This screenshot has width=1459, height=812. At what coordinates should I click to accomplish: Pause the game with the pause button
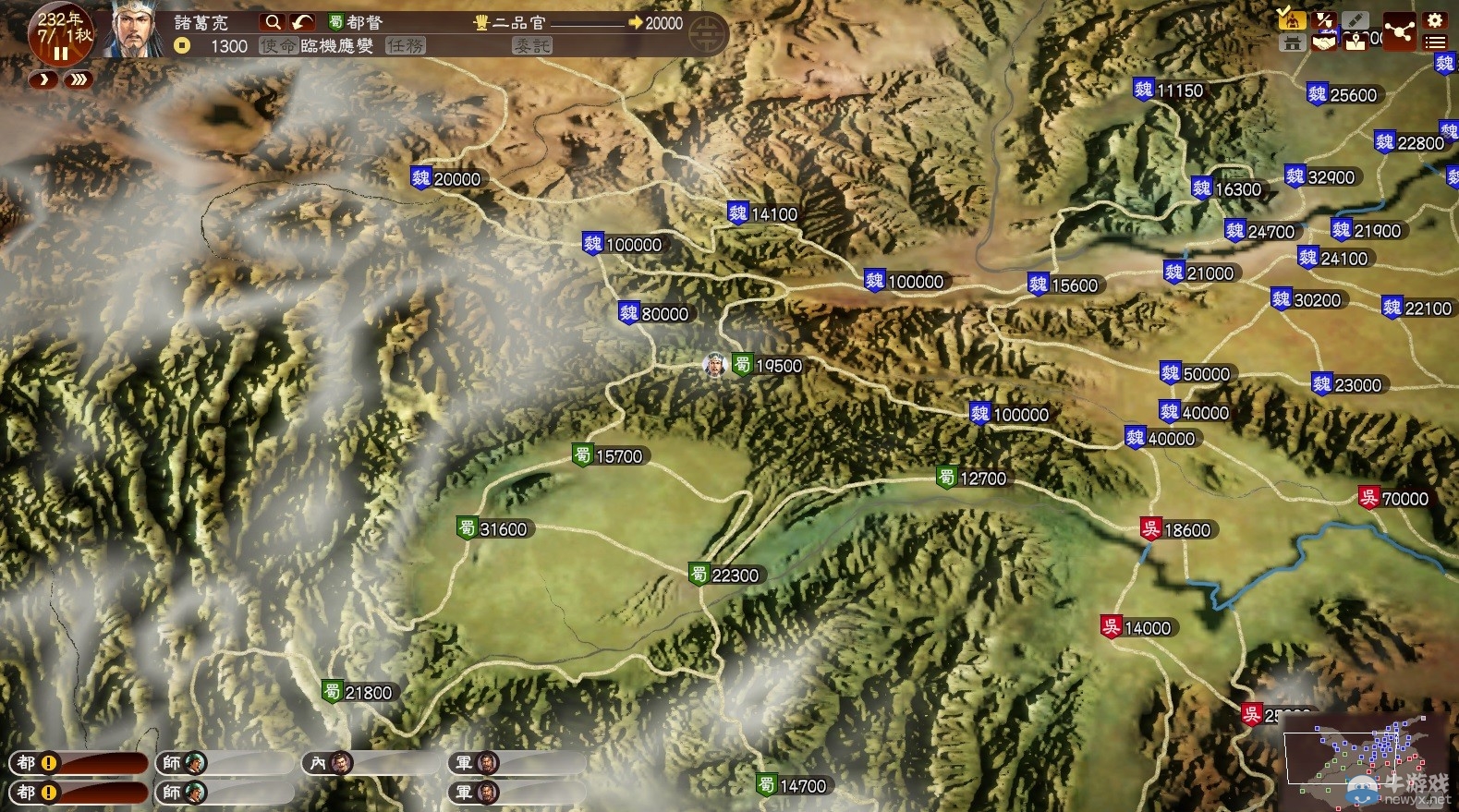[59, 52]
